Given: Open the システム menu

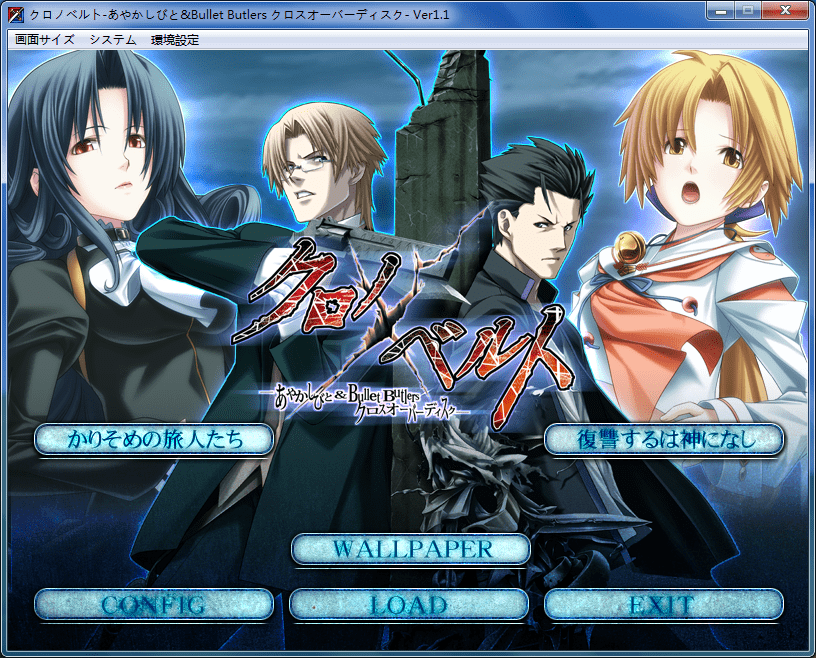Looking at the screenshot, I should click(113, 40).
